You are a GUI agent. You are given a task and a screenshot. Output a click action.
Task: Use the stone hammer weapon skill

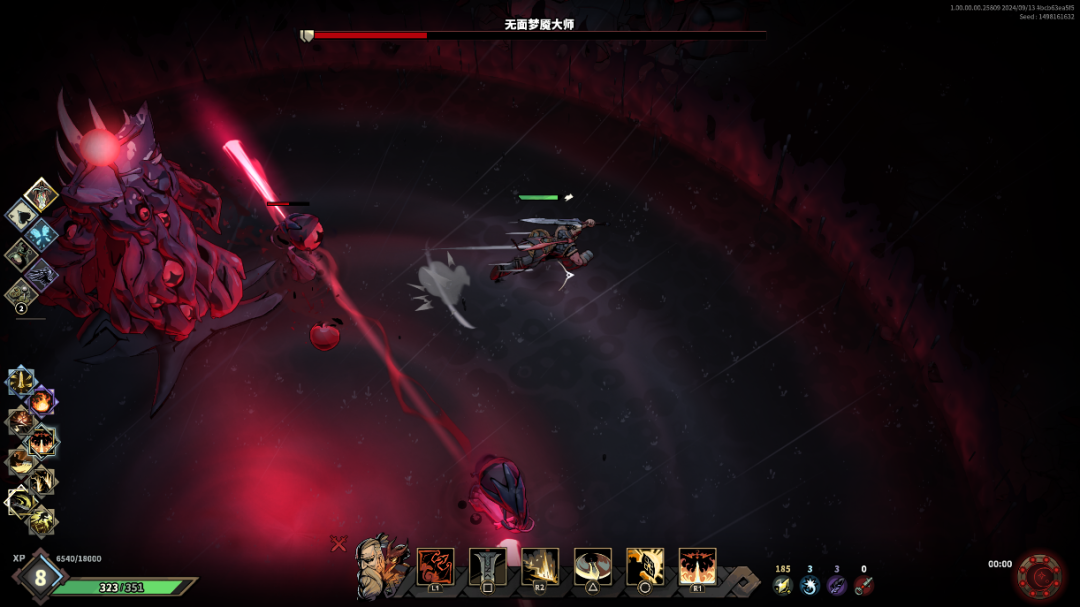487,566
